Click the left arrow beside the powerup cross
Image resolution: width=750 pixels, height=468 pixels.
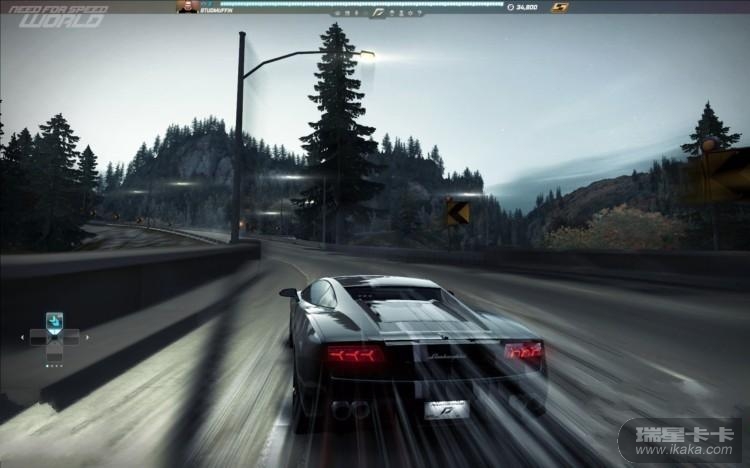tap(22, 337)
